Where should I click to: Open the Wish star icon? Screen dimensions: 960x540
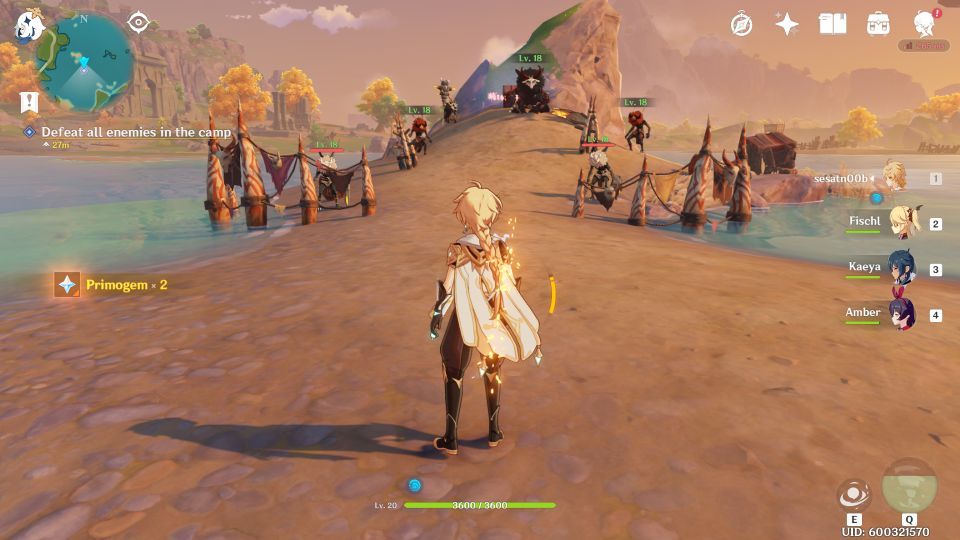(x=787, y=24)
